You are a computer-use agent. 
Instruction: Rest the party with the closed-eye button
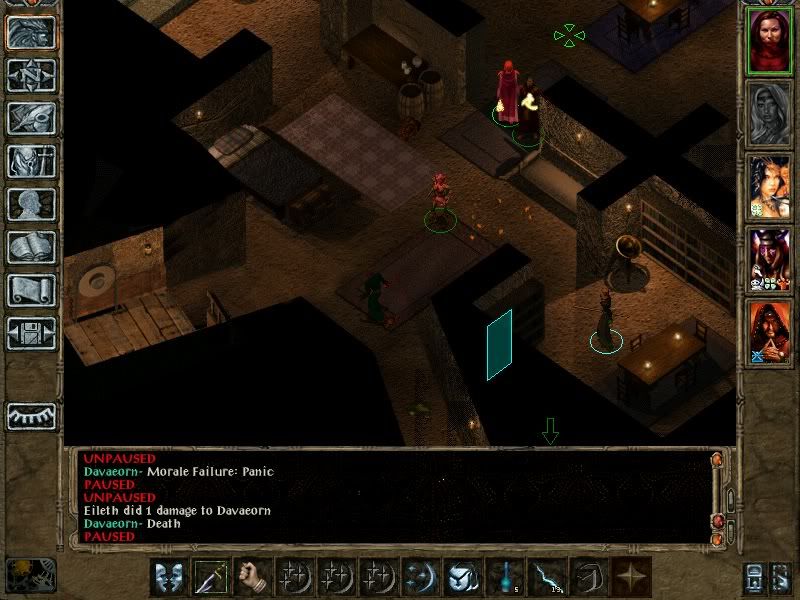(32, 416)
